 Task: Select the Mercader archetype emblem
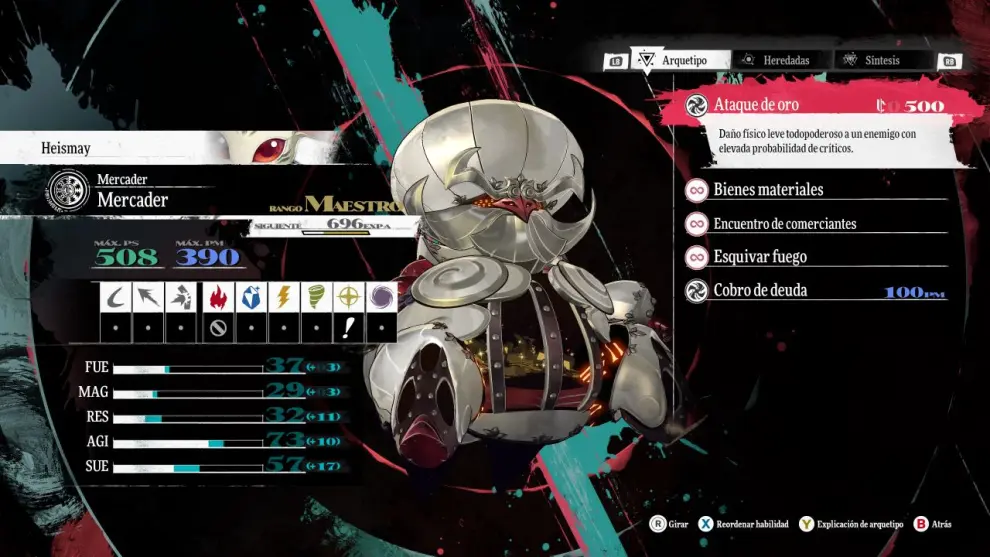(67, 191)
